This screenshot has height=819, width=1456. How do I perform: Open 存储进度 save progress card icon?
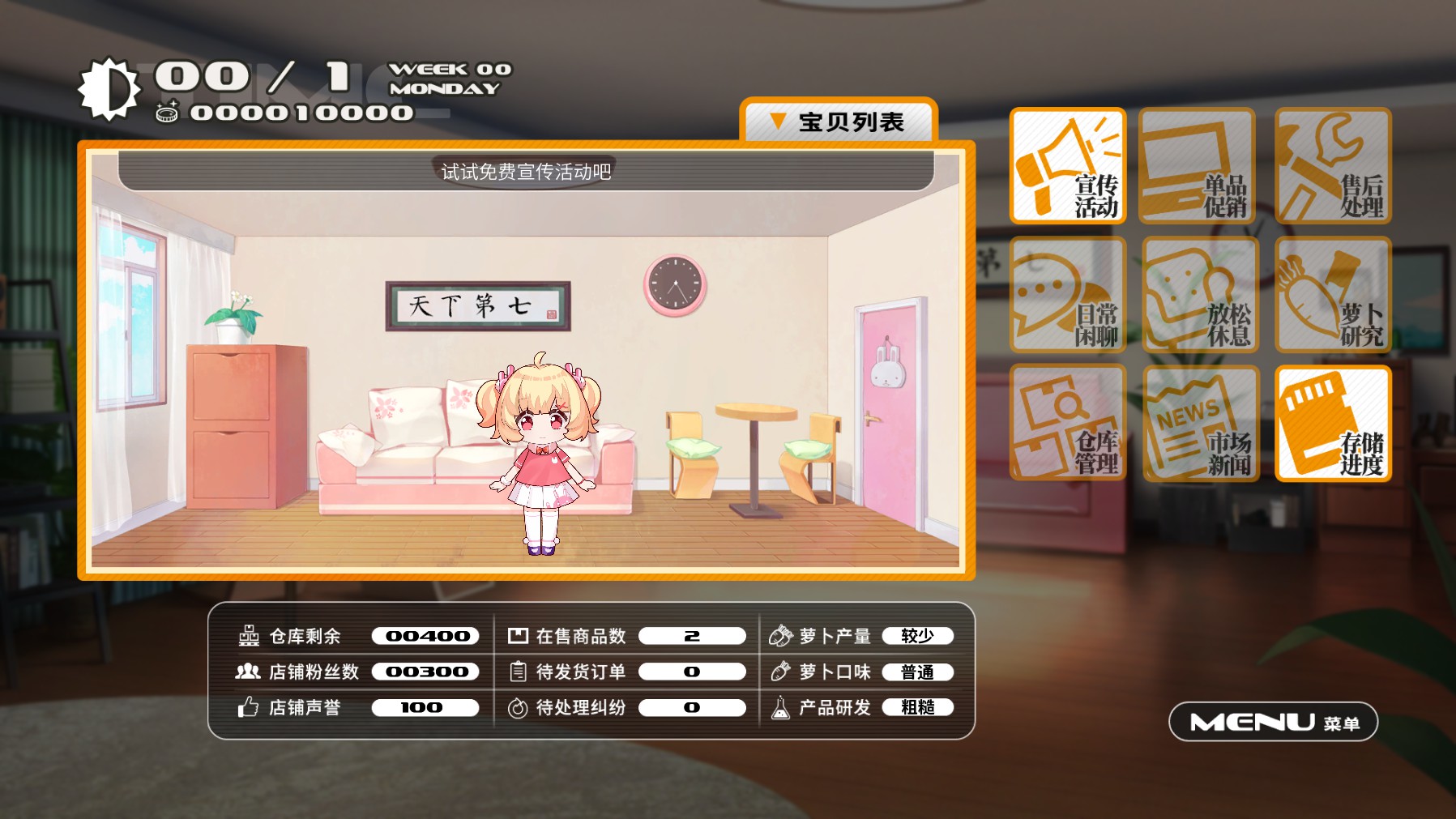(1332, 423)
